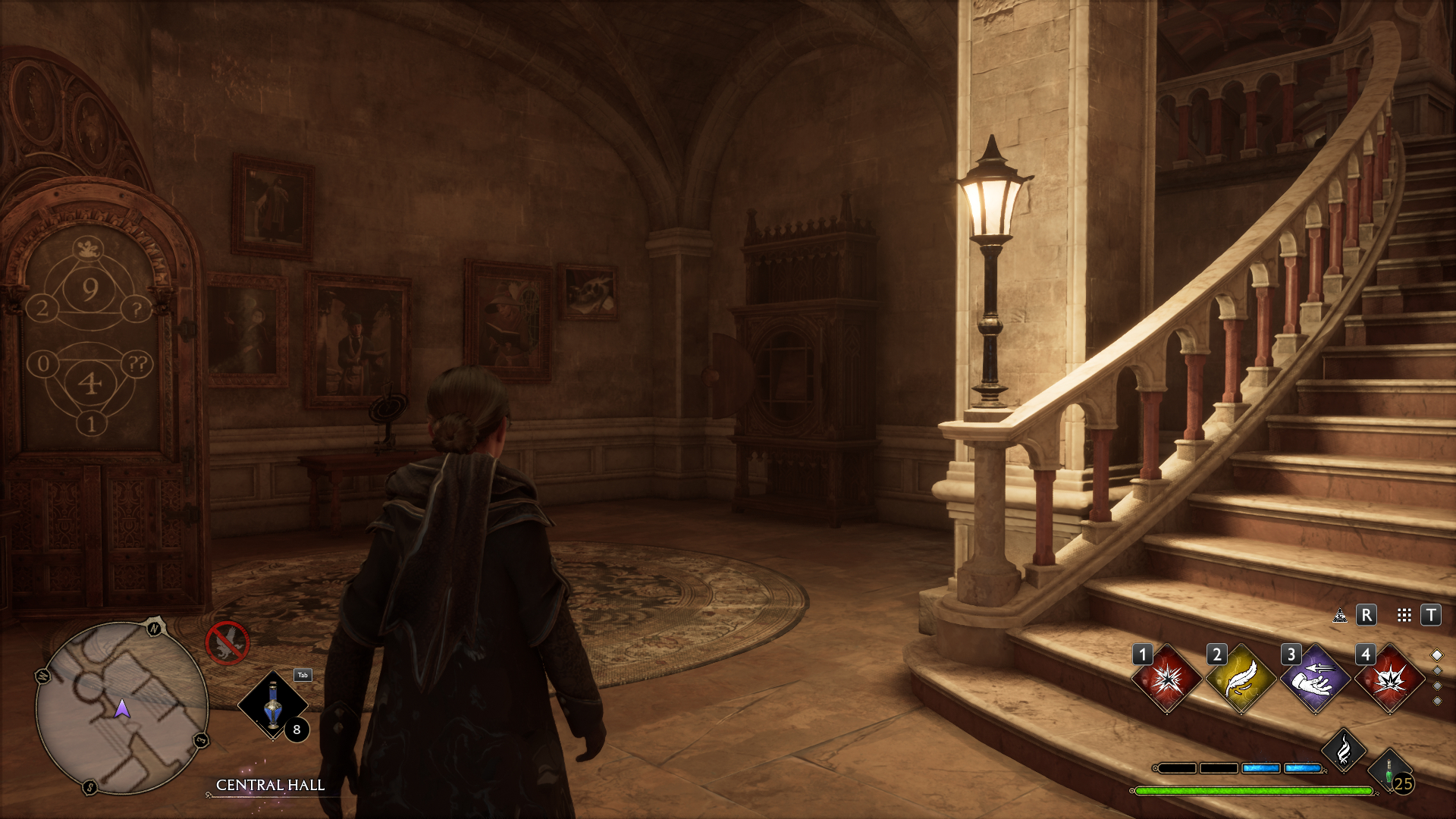Use the purple hand pull spell
This screenshot has height=819, width=1456.
click(x=1315, y=679)
